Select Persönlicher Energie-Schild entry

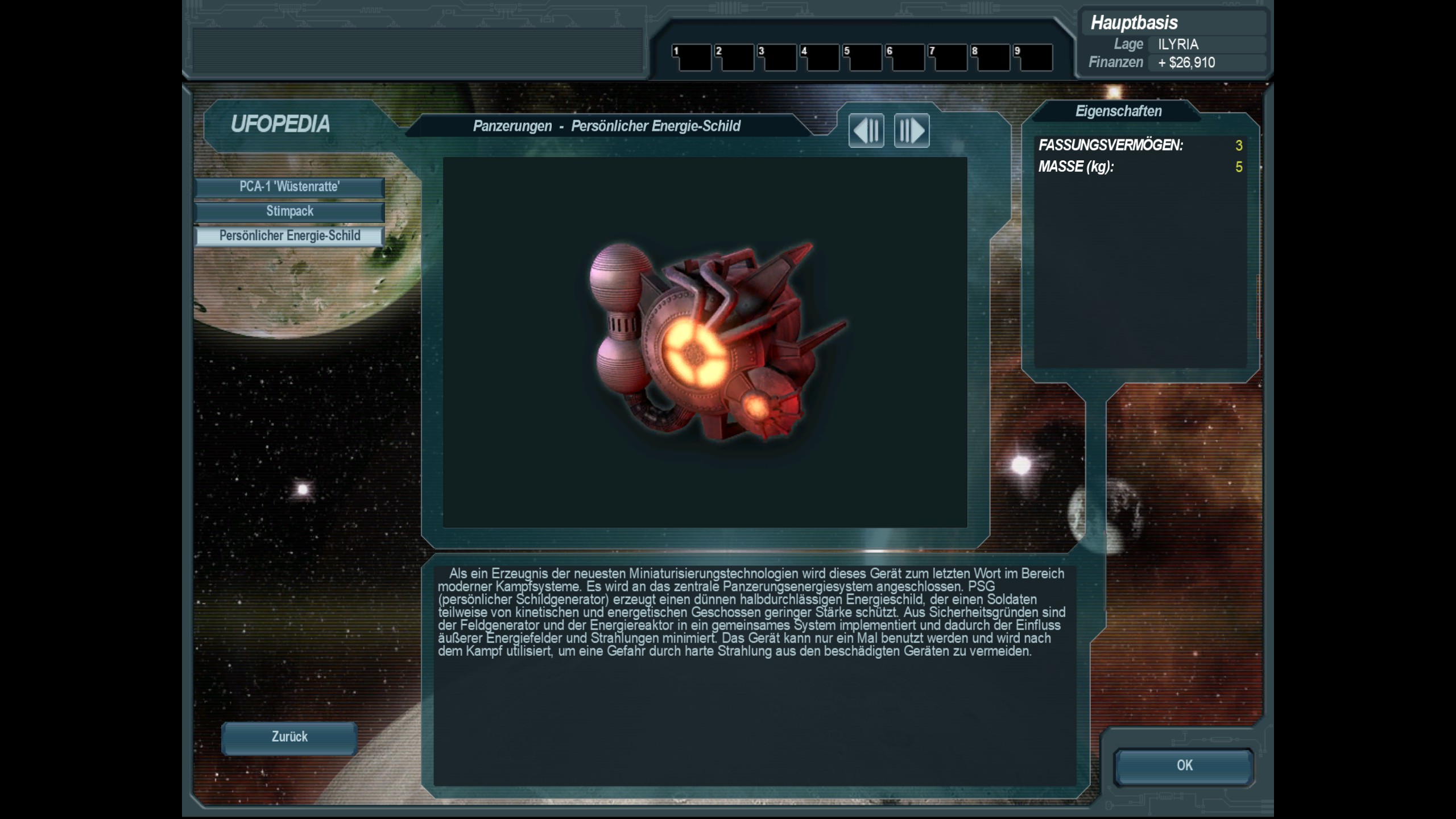tap(289, 236)
